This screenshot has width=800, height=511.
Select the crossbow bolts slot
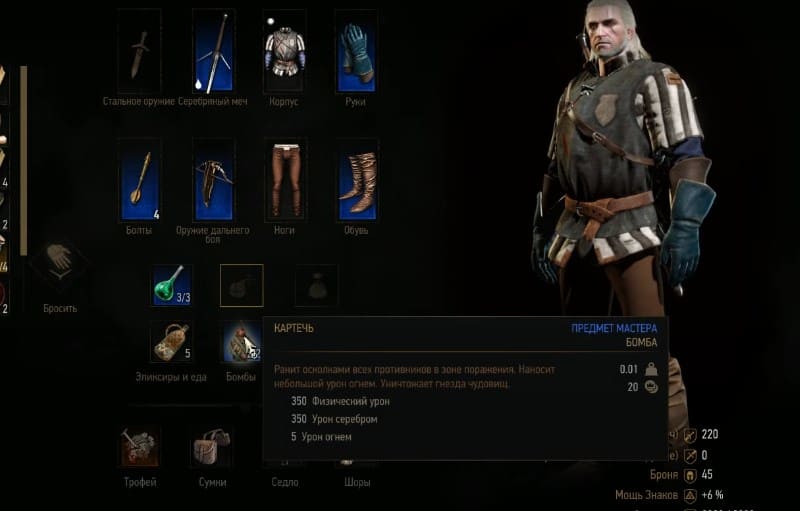click(140, 180)
